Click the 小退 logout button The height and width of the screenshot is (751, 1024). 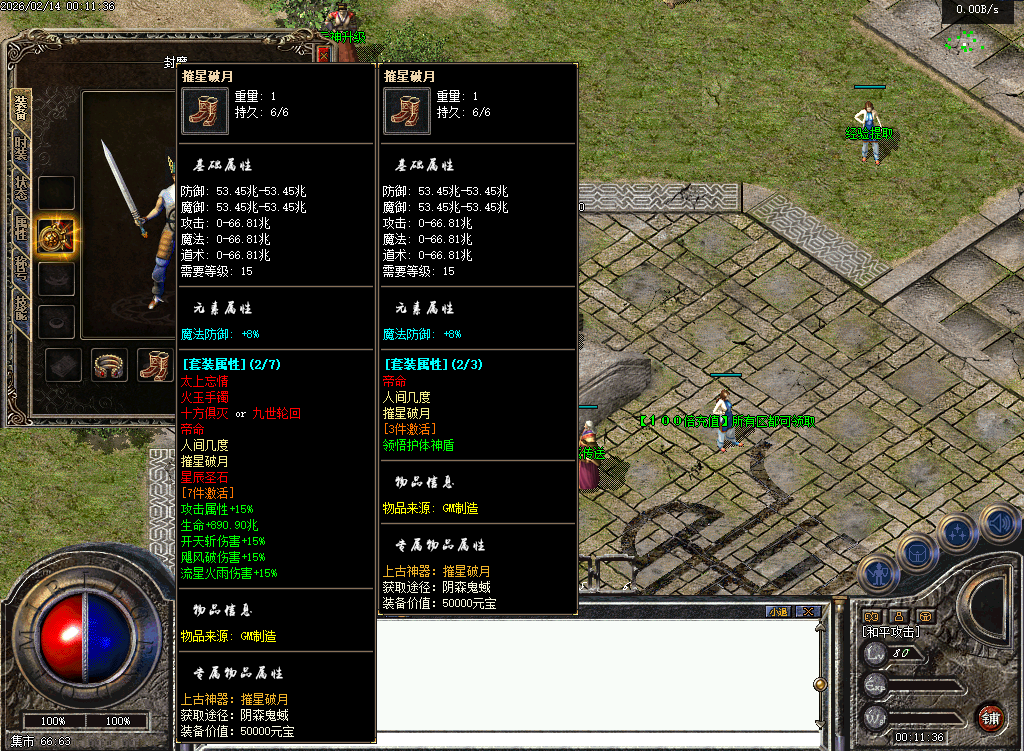point(778,611)
